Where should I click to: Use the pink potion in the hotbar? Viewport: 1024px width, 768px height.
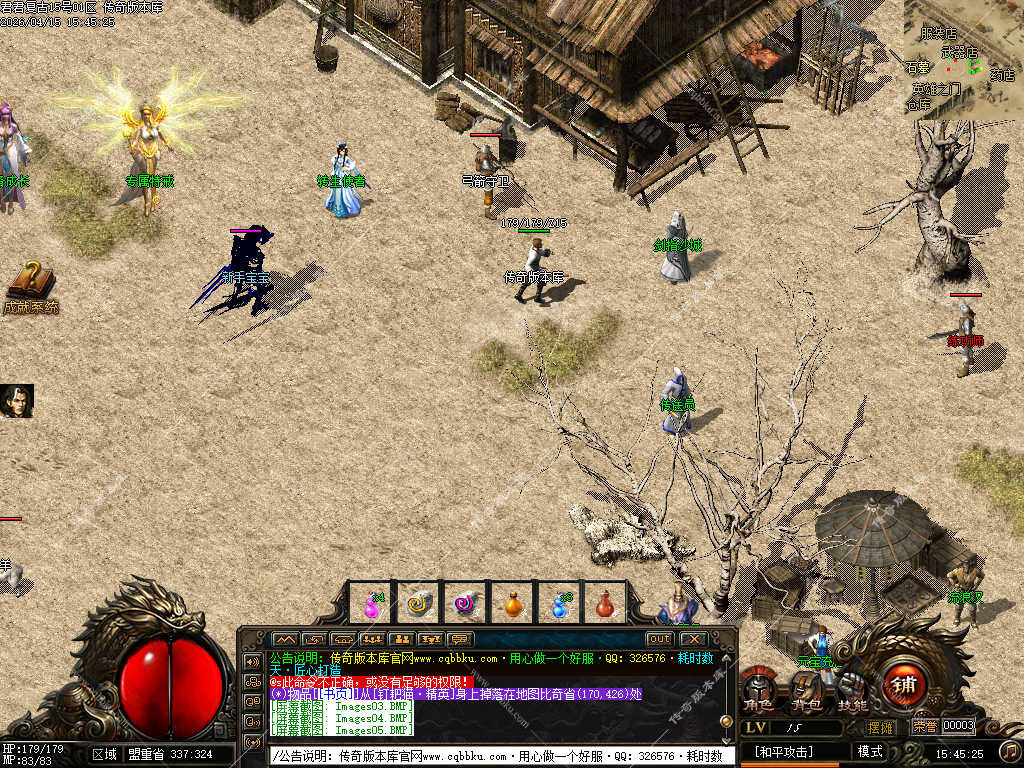[x=371, y=604]
